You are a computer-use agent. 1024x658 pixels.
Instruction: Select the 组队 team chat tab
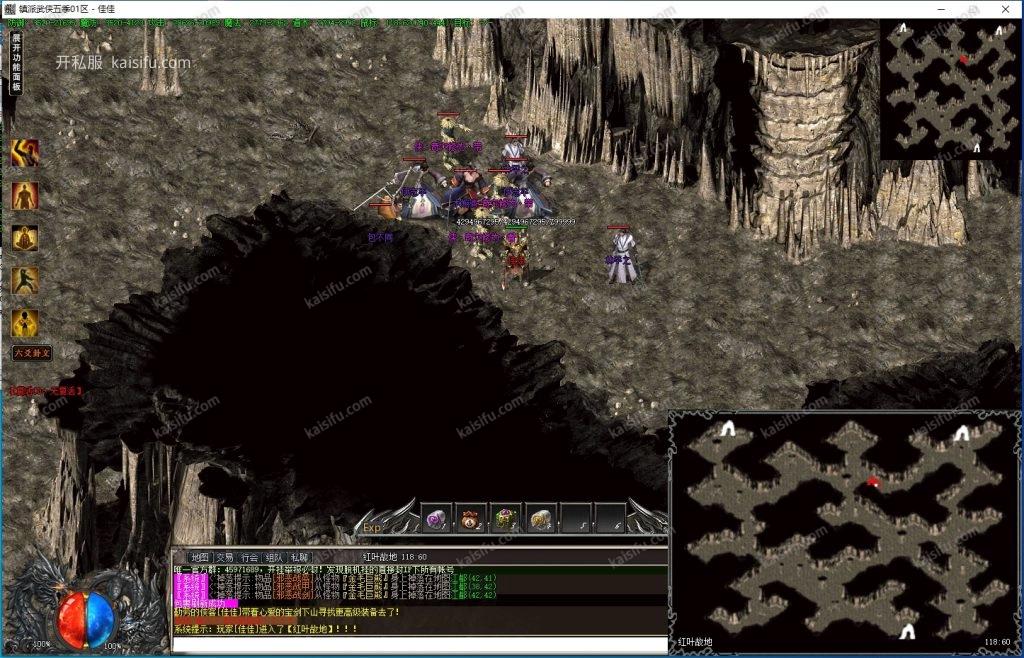click(x=274, y=557)
